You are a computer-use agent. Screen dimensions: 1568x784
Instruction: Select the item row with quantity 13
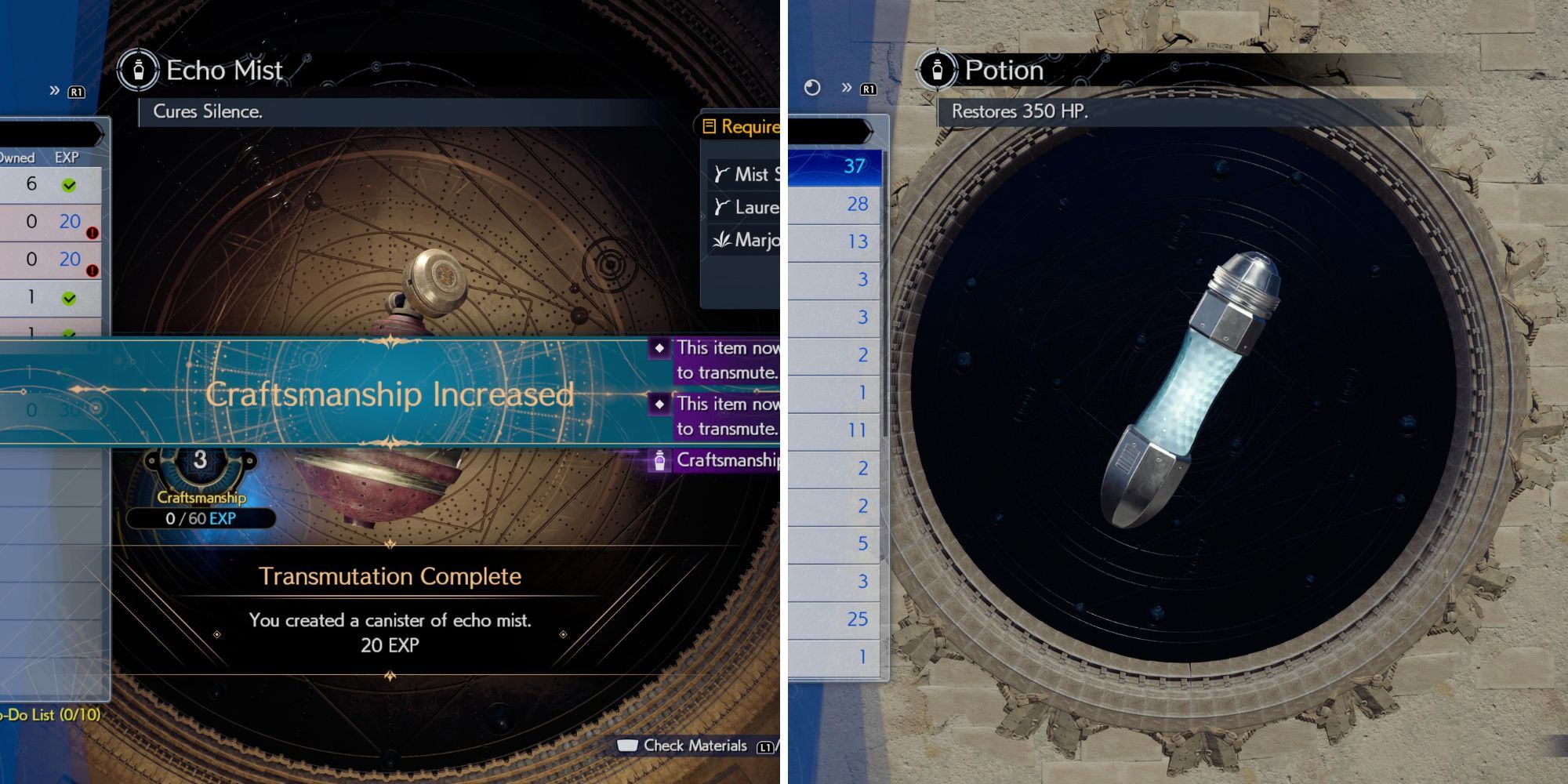coord(835,241)
